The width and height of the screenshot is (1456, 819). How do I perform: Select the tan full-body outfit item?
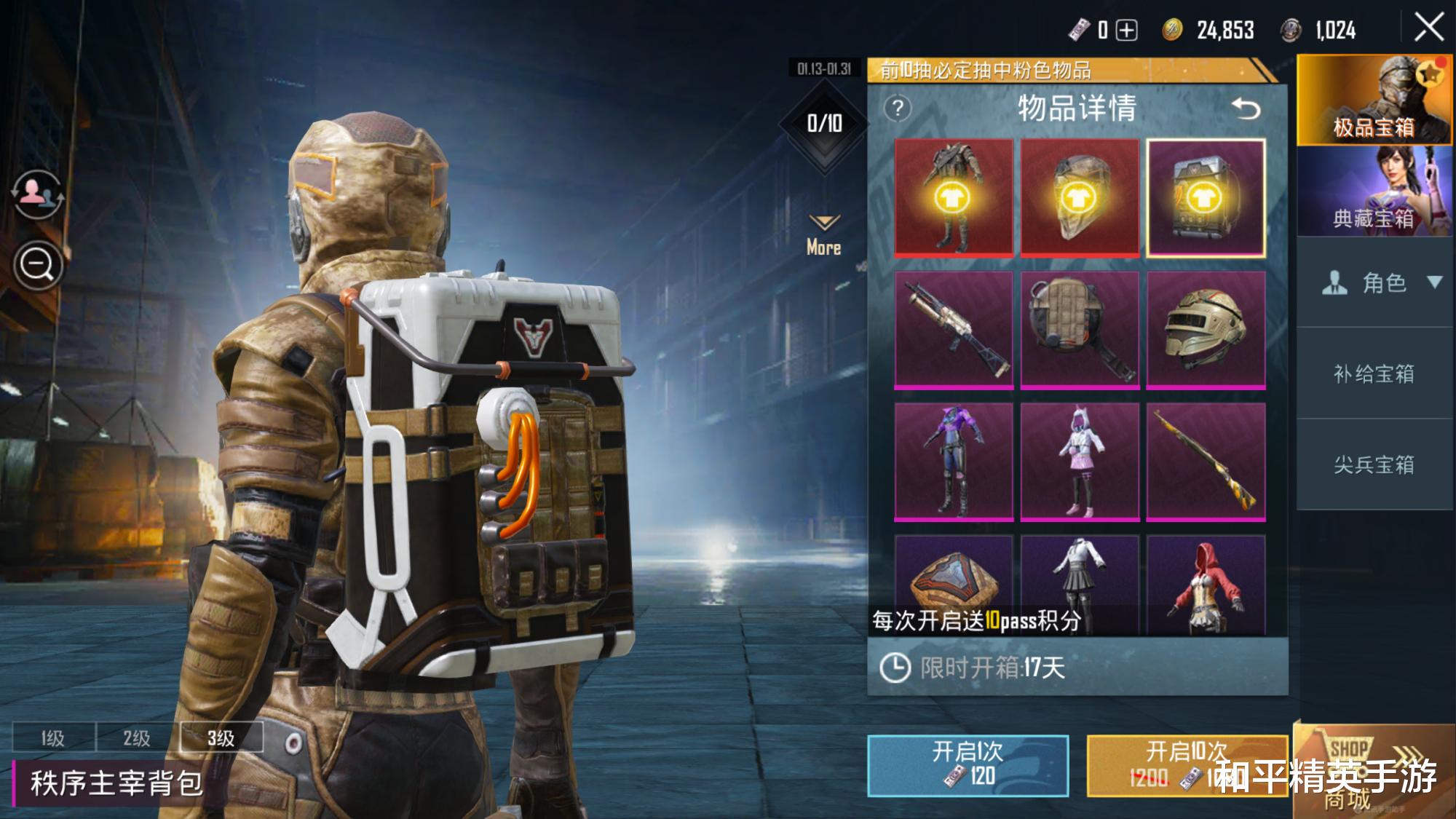953,197
